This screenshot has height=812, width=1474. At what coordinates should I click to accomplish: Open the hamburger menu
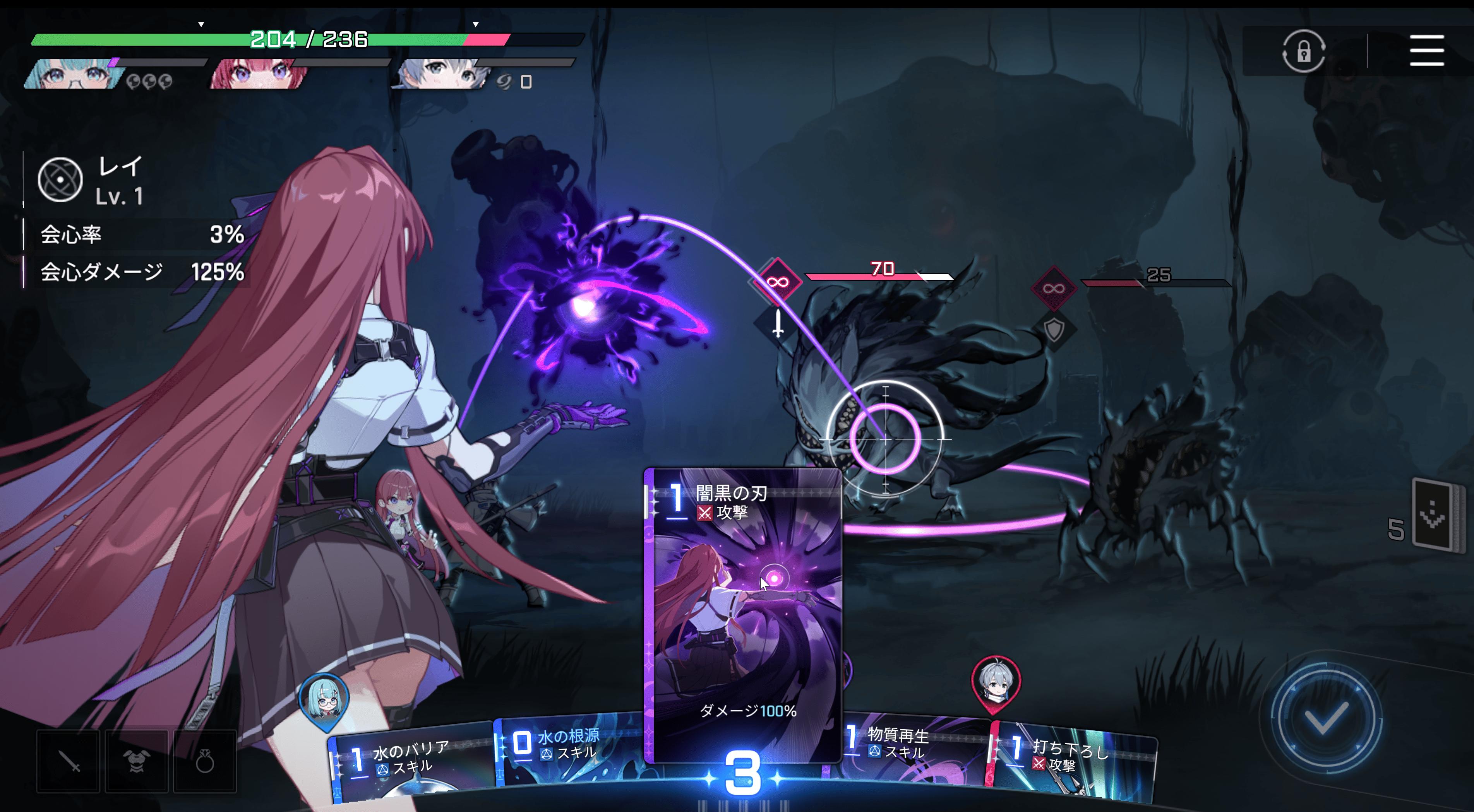[1426, 50]
